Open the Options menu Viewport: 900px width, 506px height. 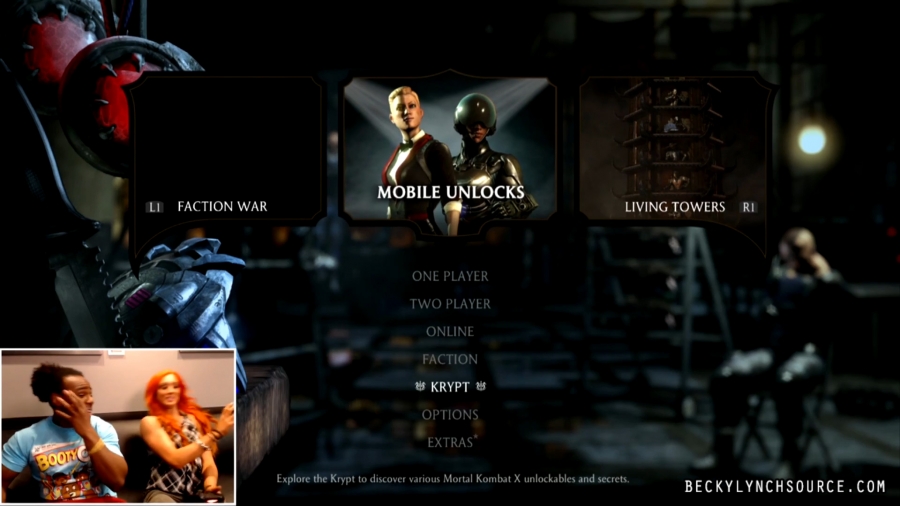450,414
